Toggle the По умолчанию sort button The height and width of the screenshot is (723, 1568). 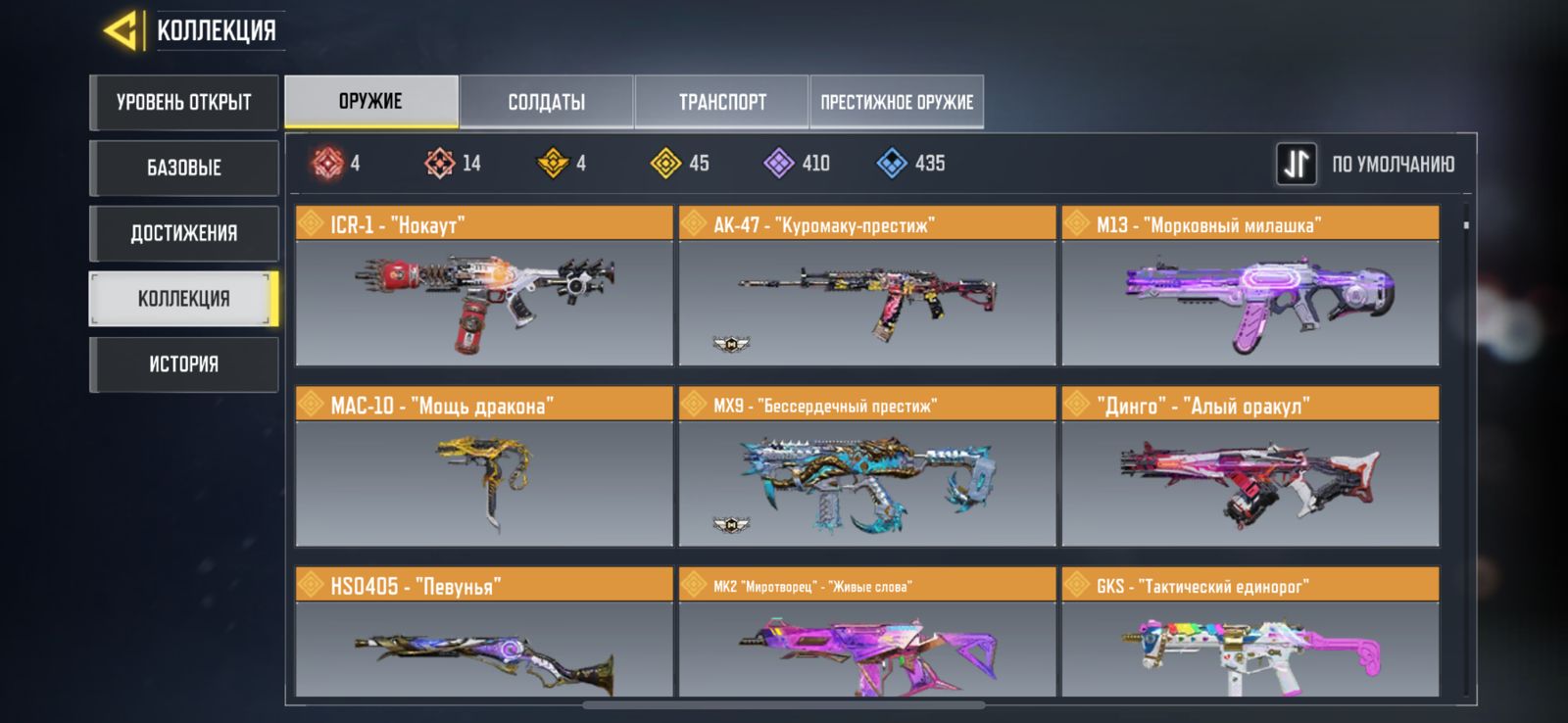point(1296,165)
